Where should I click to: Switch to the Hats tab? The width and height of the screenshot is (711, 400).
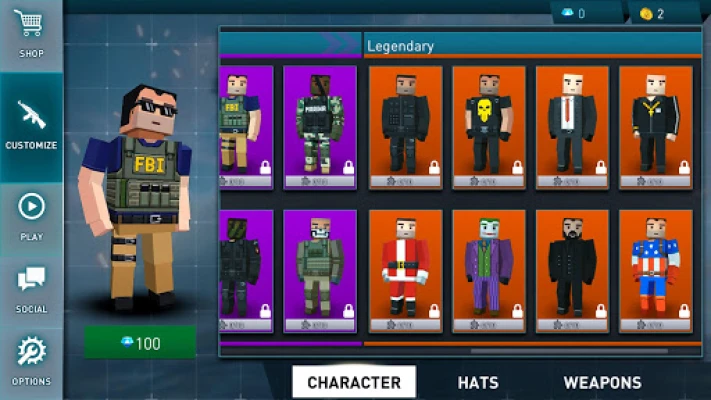tap(478, 382)
